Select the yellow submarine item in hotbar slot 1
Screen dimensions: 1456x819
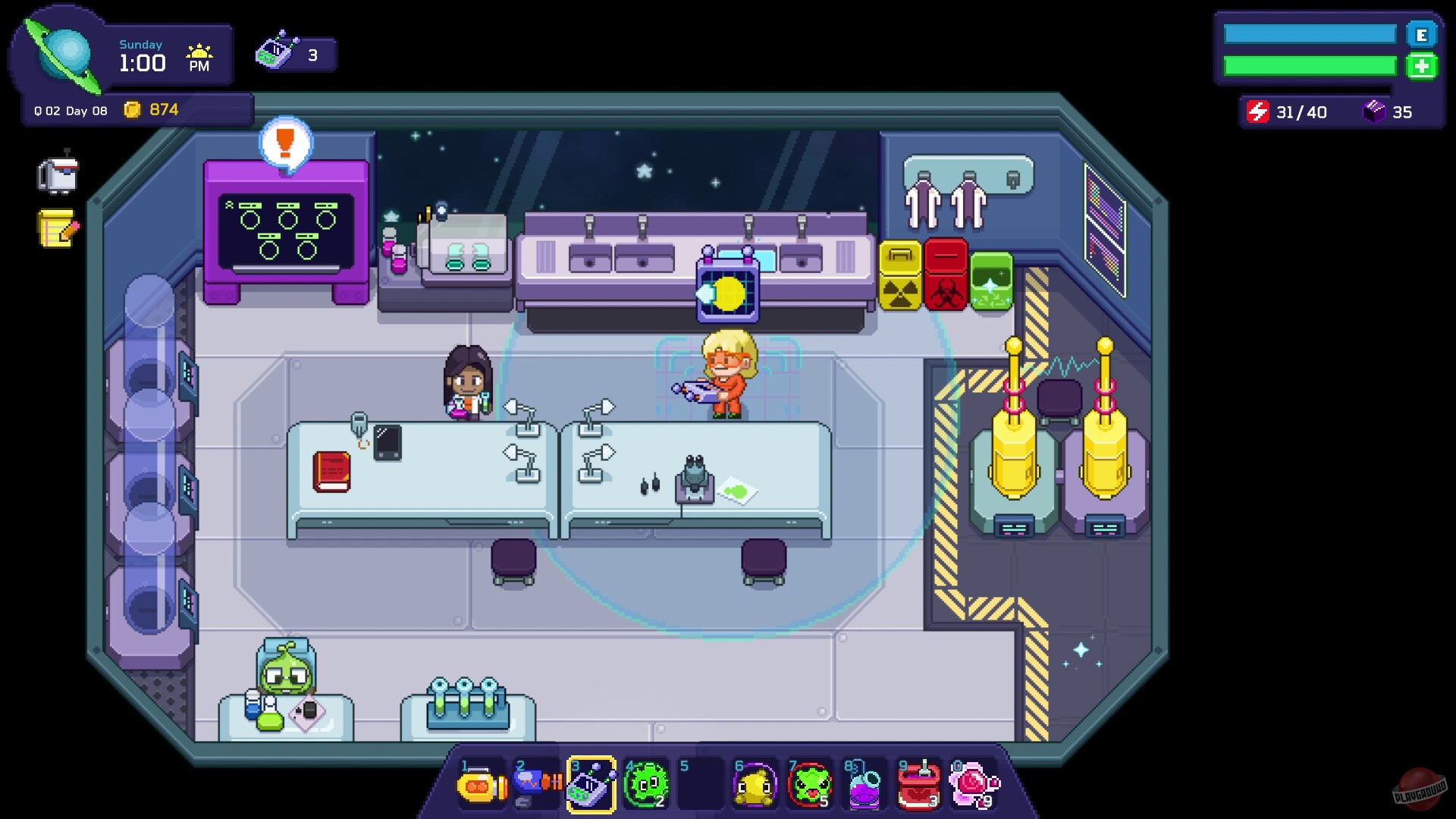tap(482, 786)
